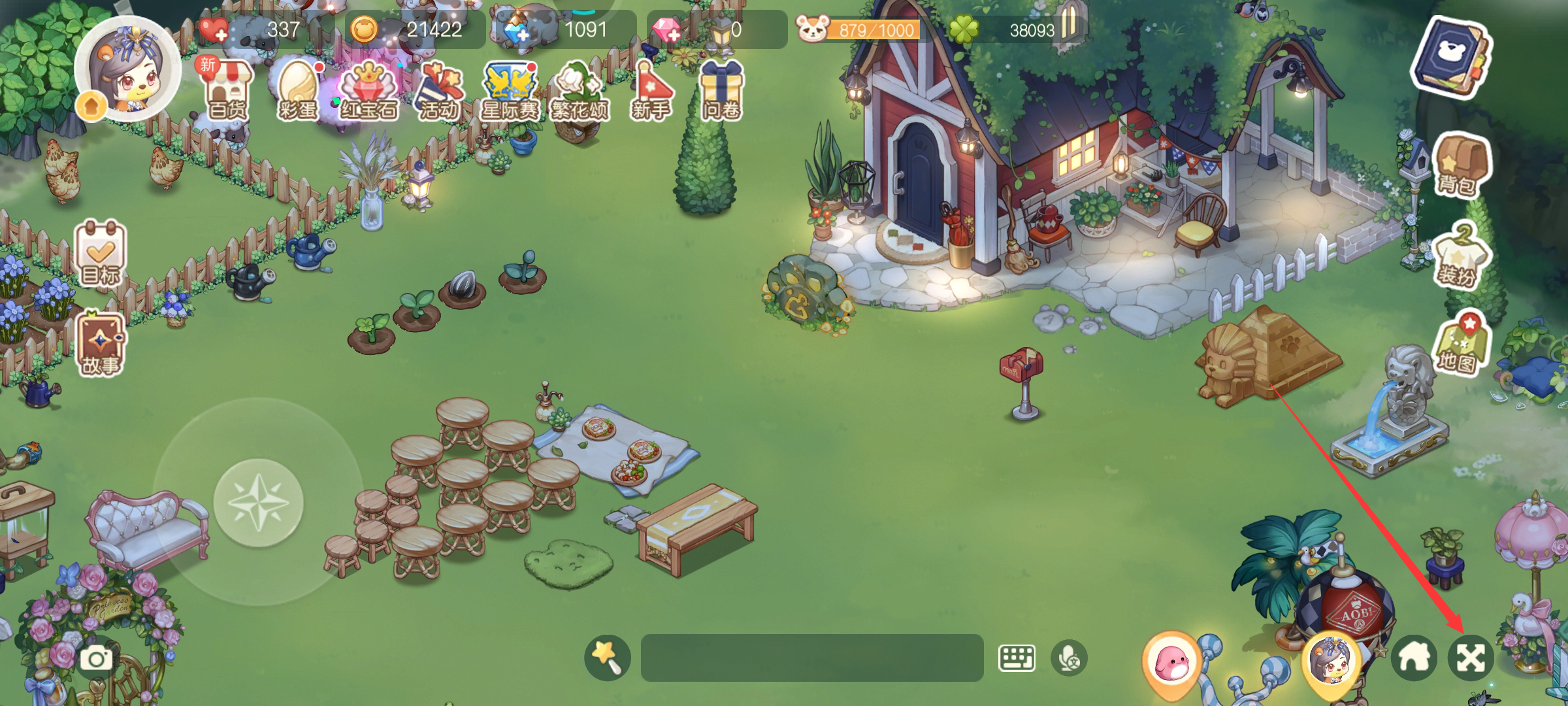Click the four-arrow expand button
Viewport: 1568px width, 706px height.
coord(1471,658)
